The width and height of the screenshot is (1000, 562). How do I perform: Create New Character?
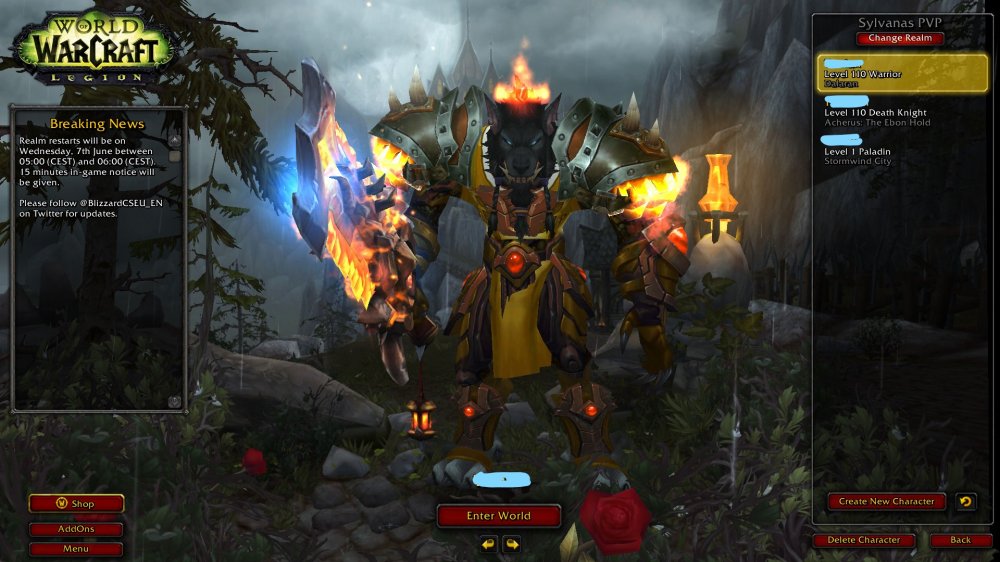tap(887, 502)
